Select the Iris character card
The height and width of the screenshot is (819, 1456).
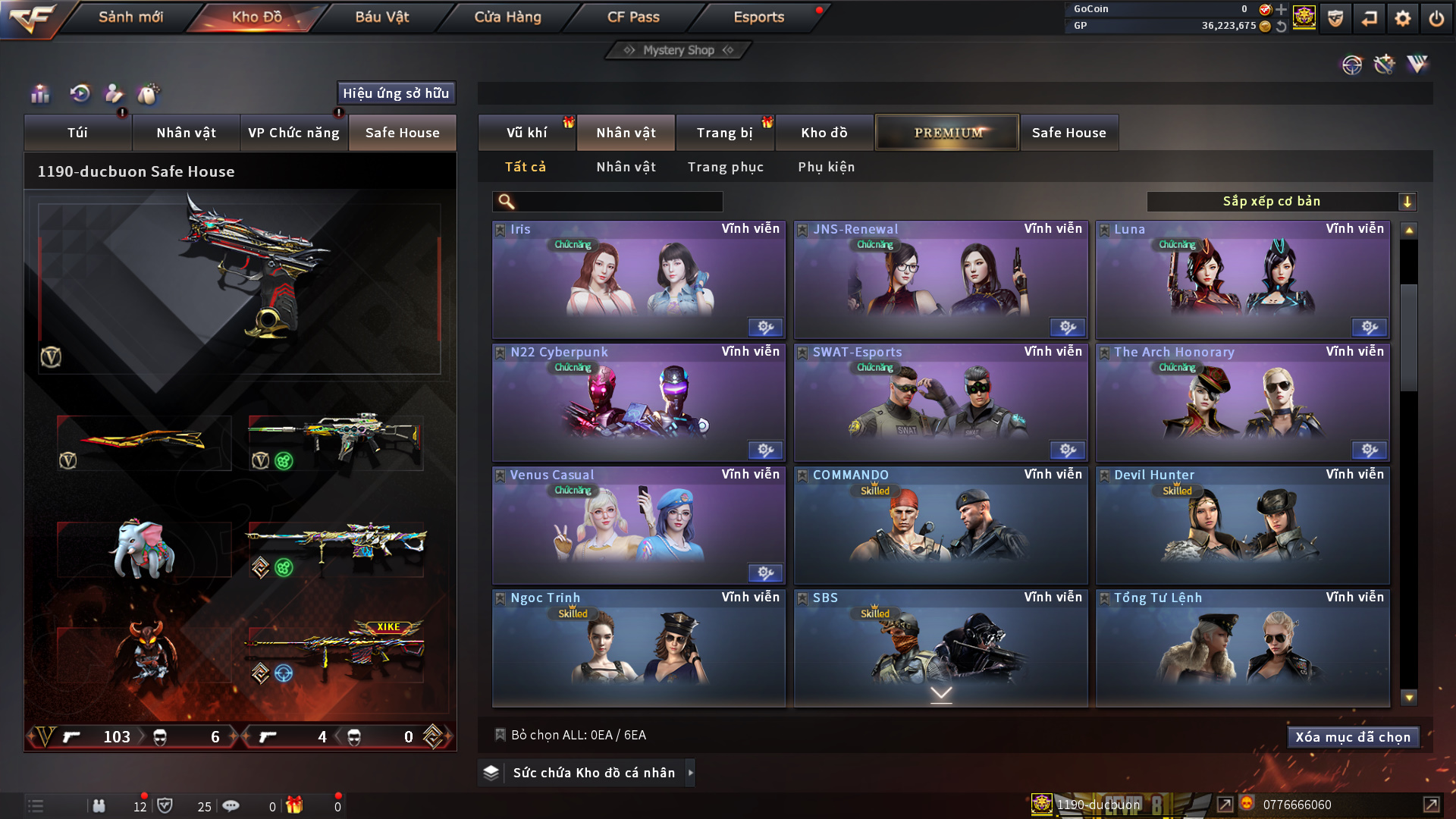pyautogui.click(x=639, y=279)
